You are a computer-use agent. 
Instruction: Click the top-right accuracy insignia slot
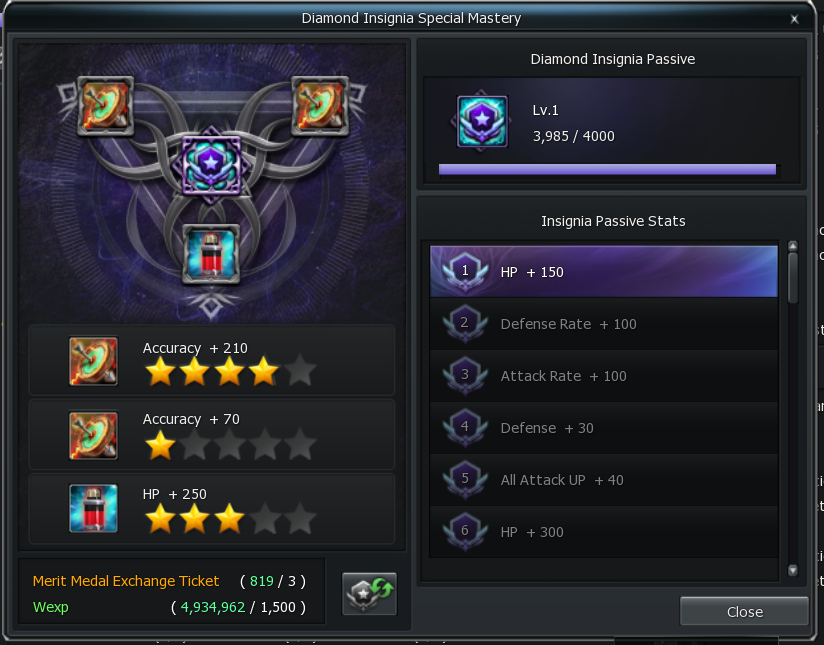tap(318, 105)
